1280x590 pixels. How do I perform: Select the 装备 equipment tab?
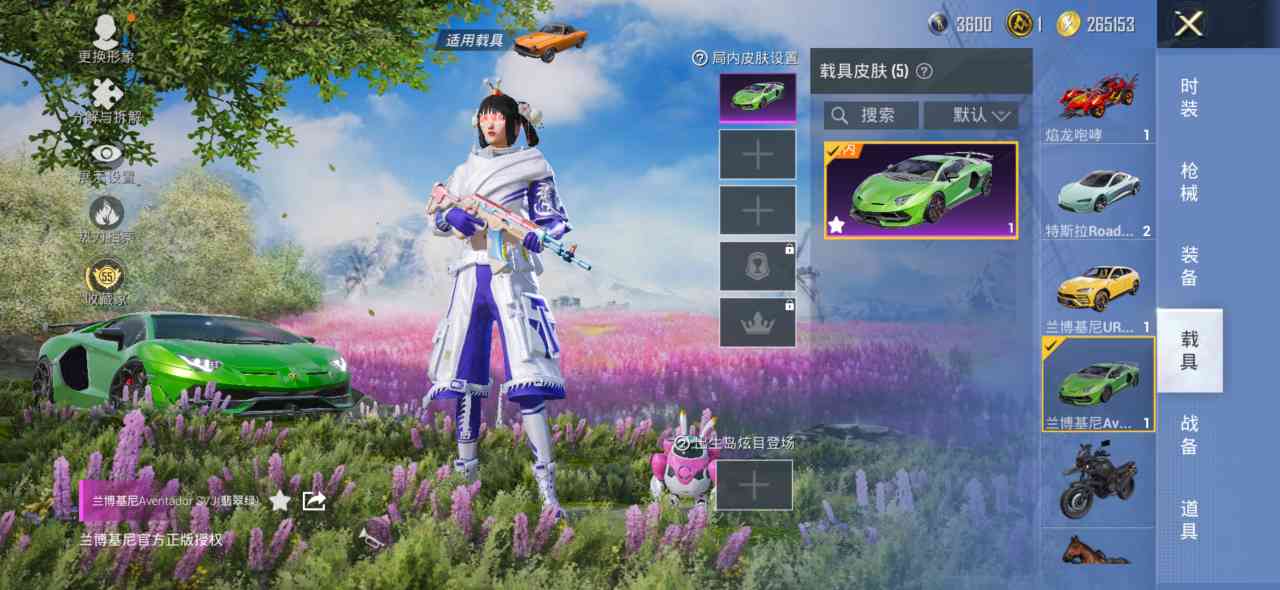coord(1189,266)
